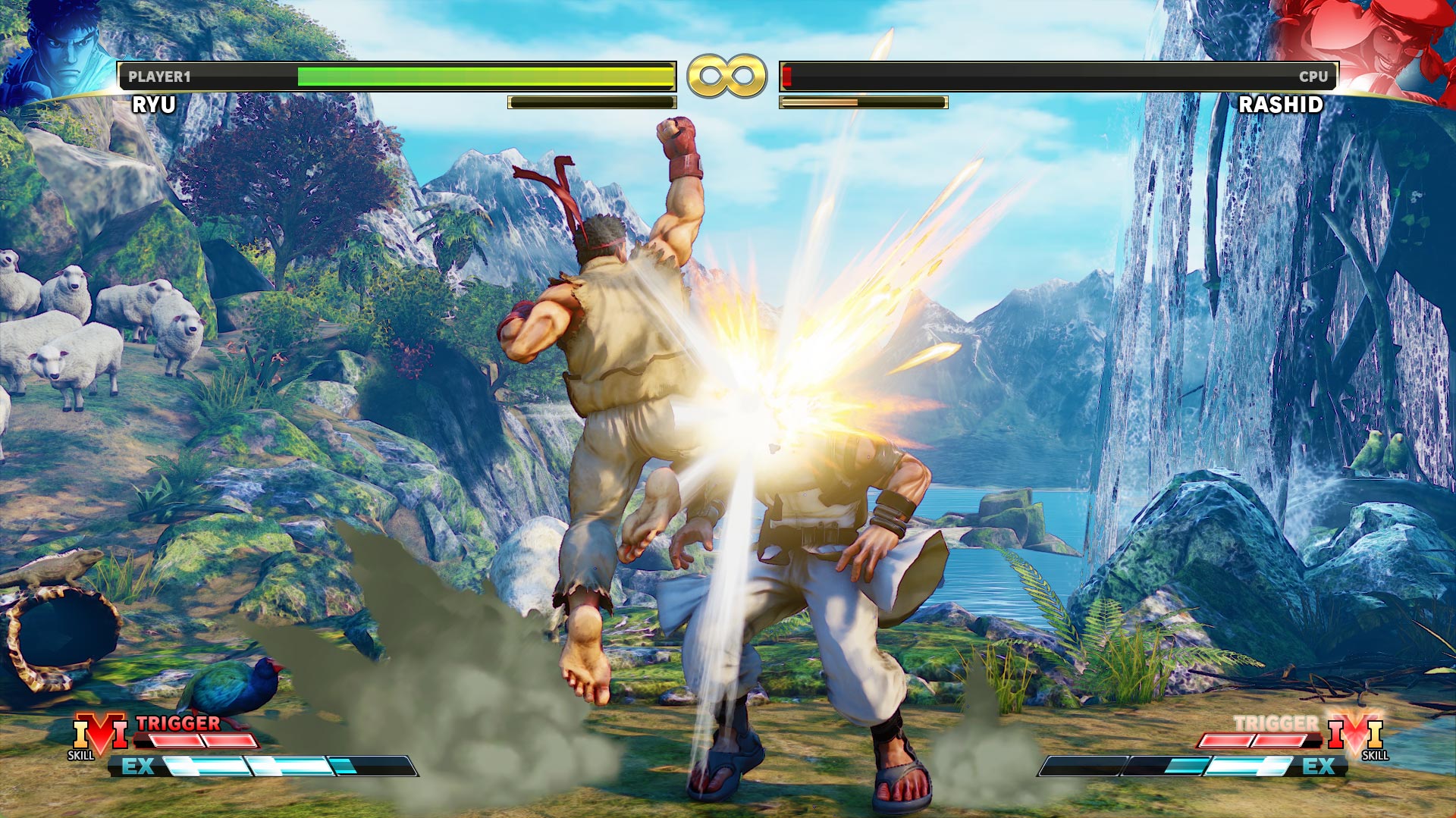Click Ryu's character portrait

tap(59, 50)
